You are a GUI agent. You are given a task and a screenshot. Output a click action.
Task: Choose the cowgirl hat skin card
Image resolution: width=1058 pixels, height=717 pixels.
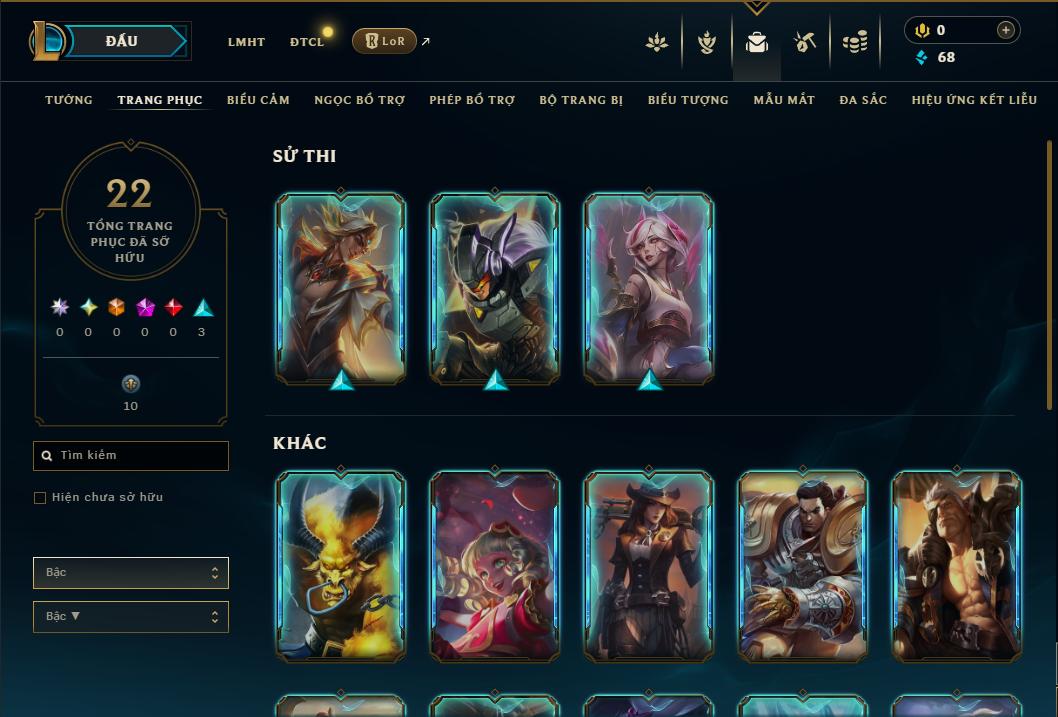(x=649, y=566)
